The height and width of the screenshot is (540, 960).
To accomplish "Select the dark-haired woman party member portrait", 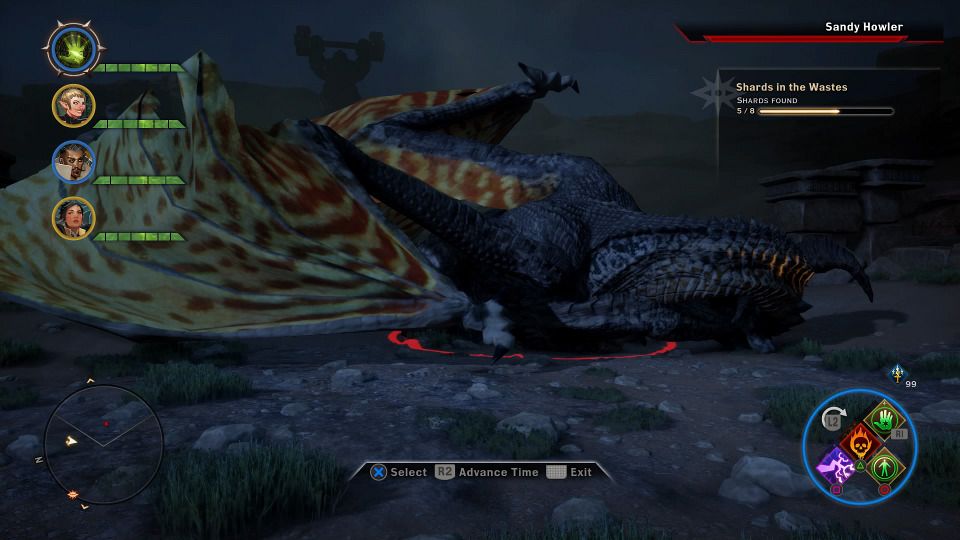I will coord(73,217).
